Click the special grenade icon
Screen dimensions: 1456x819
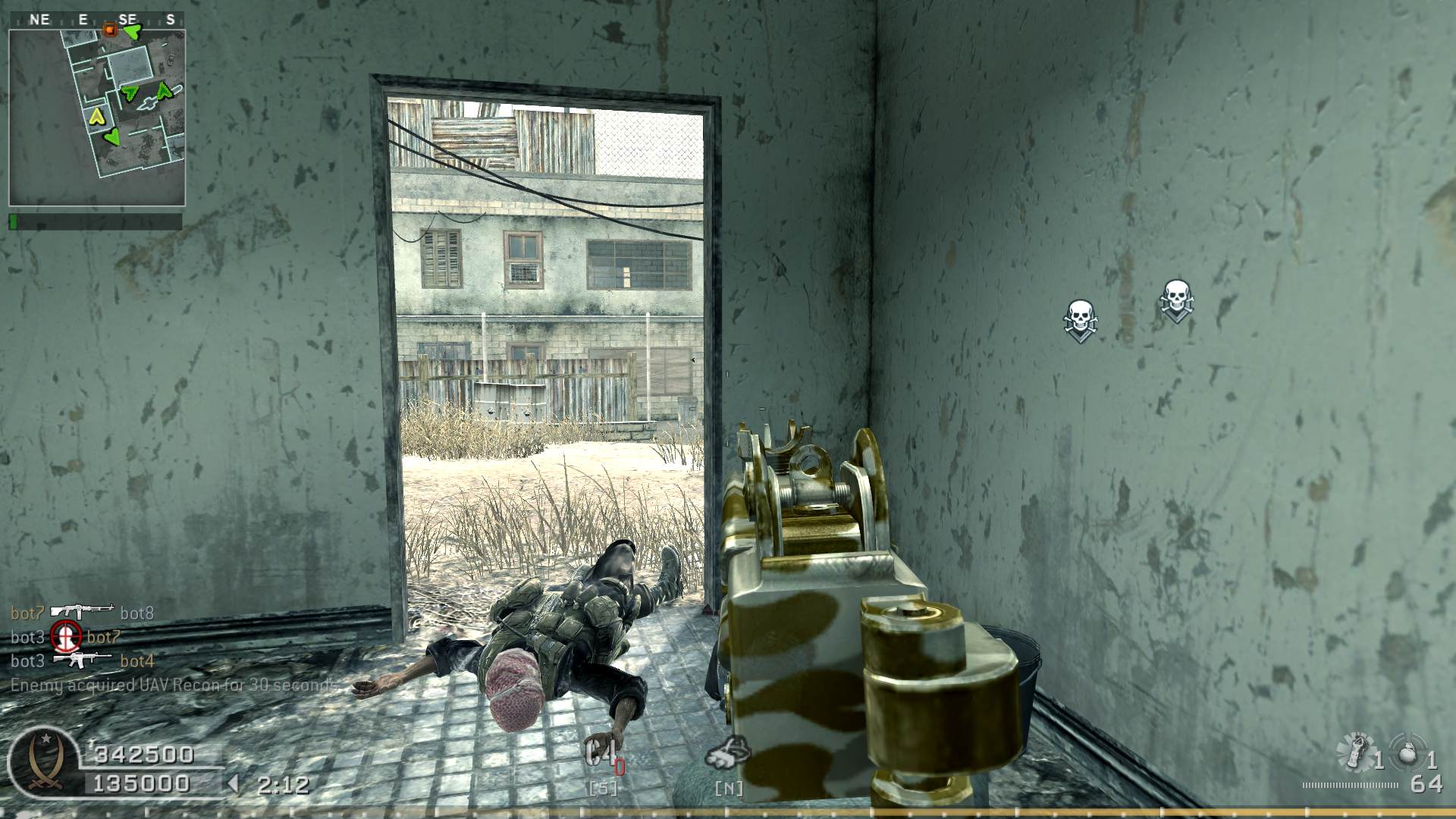click(x=1356, y=751)
